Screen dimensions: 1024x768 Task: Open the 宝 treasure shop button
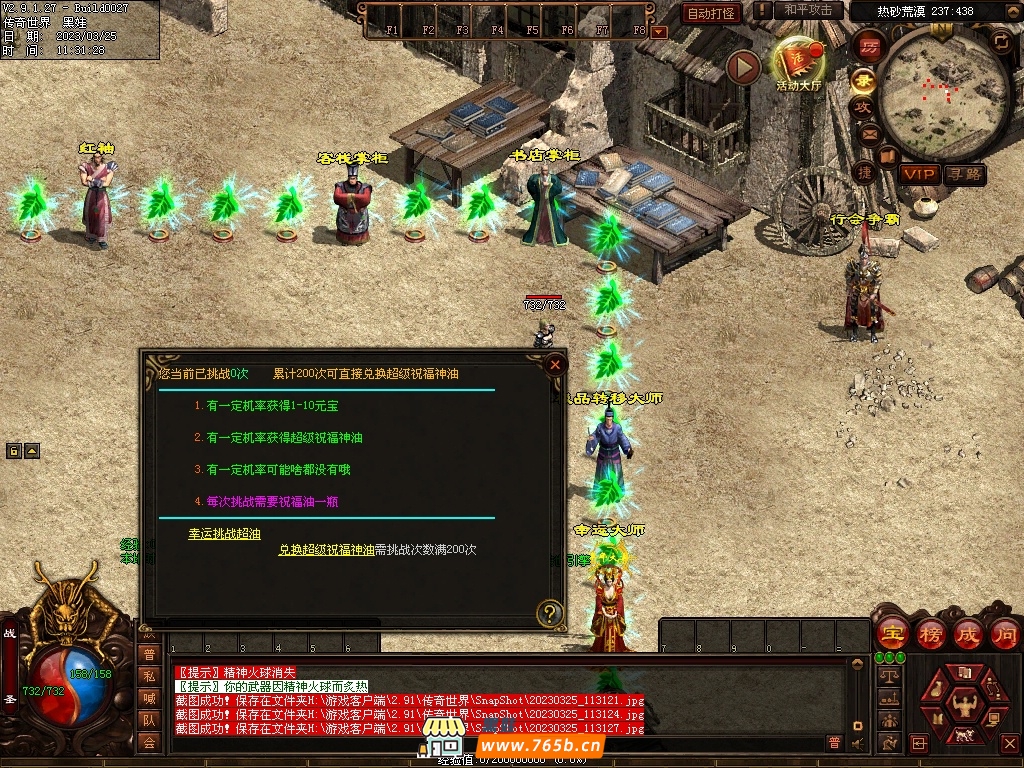(891, 633)
